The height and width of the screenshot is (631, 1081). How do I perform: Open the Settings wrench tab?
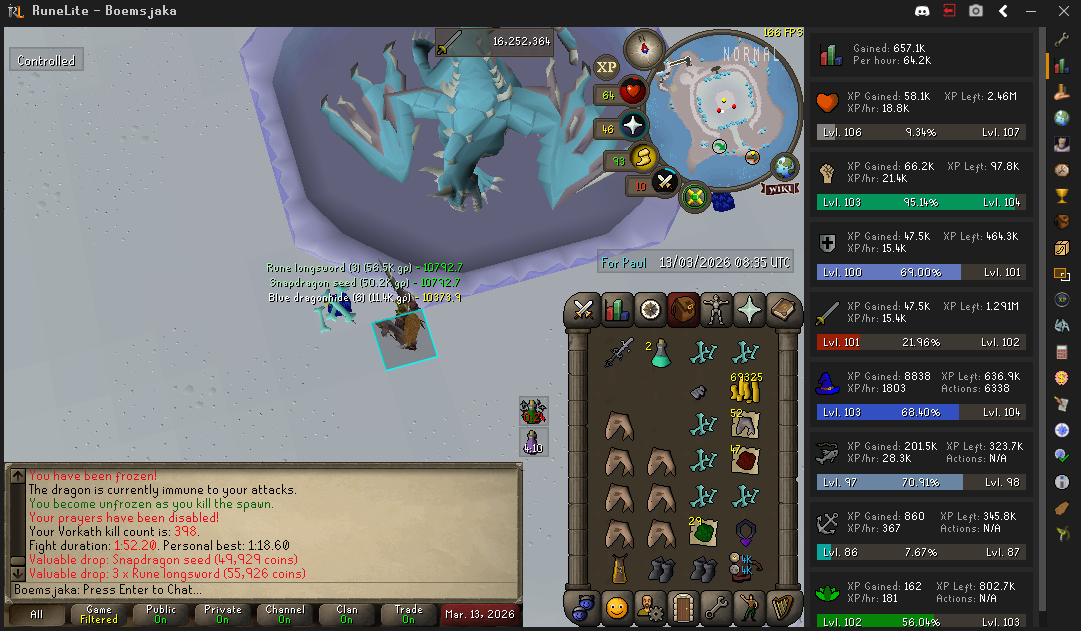point(716,606)
